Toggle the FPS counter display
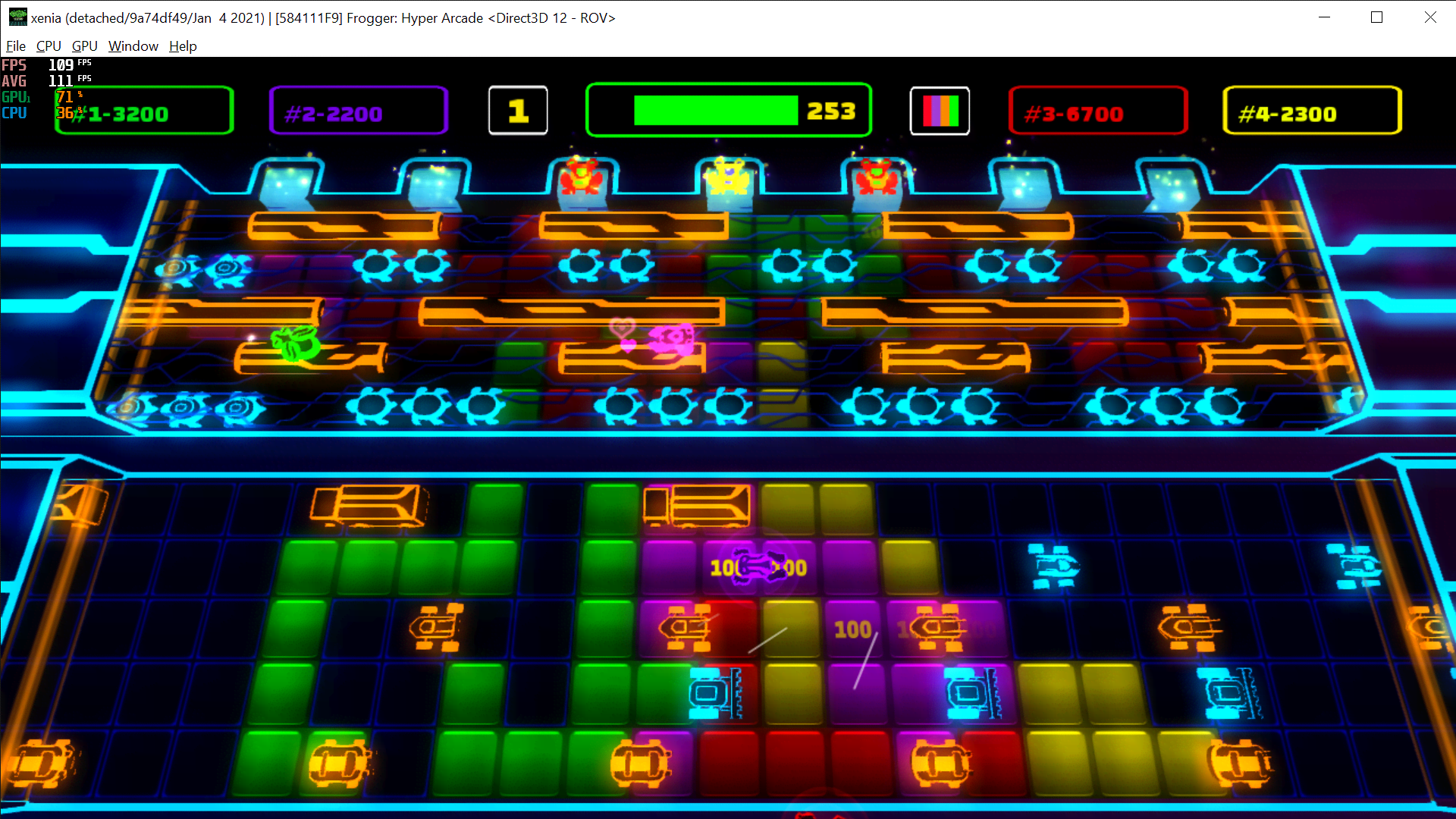Screen dimensions: 1456x819 point(14,65)
